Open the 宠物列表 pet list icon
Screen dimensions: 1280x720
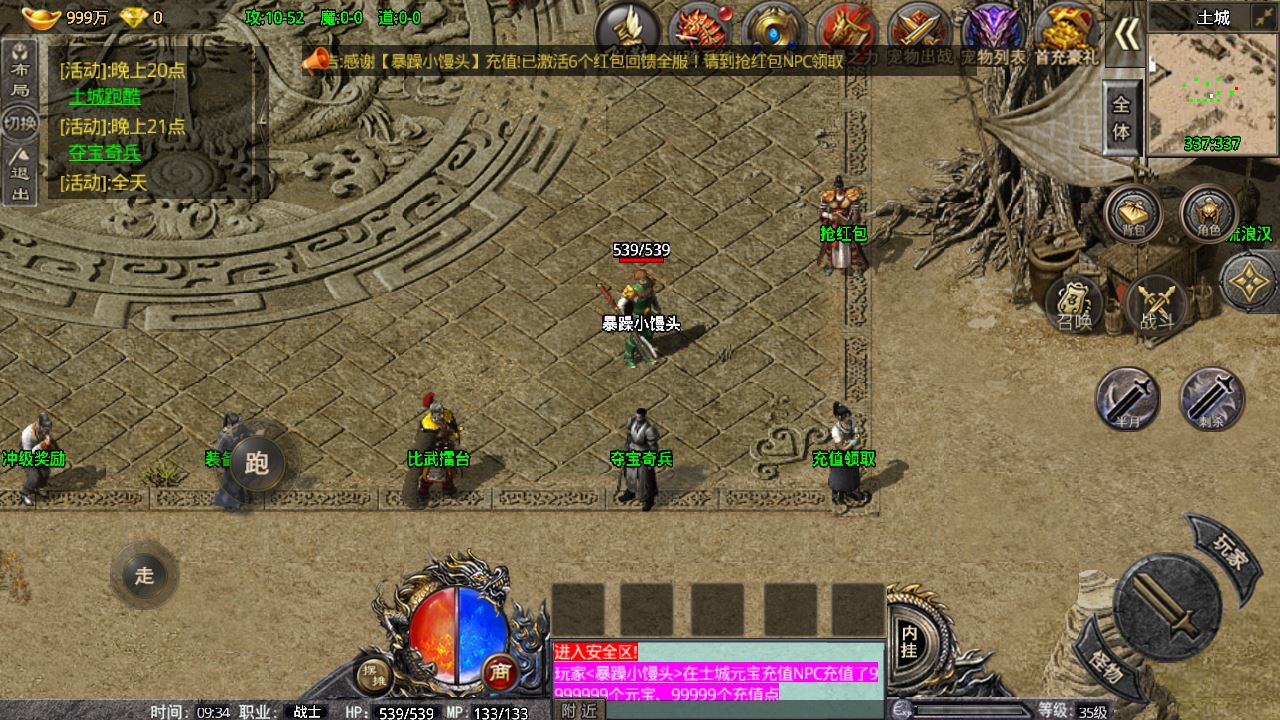[x=992, y=32]
